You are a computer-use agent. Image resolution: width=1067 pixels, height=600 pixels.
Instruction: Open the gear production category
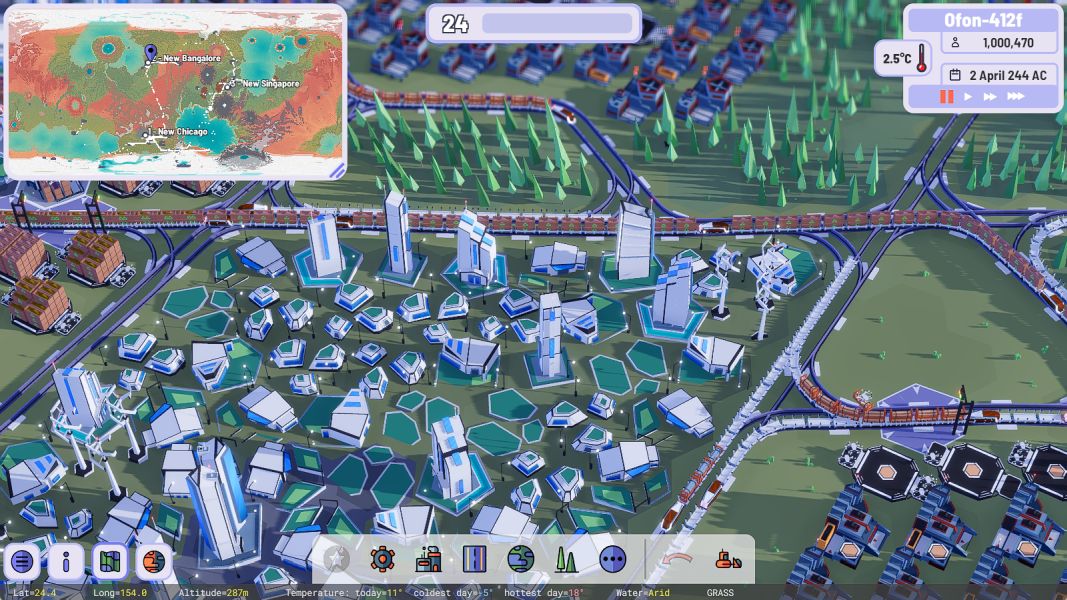383,559
